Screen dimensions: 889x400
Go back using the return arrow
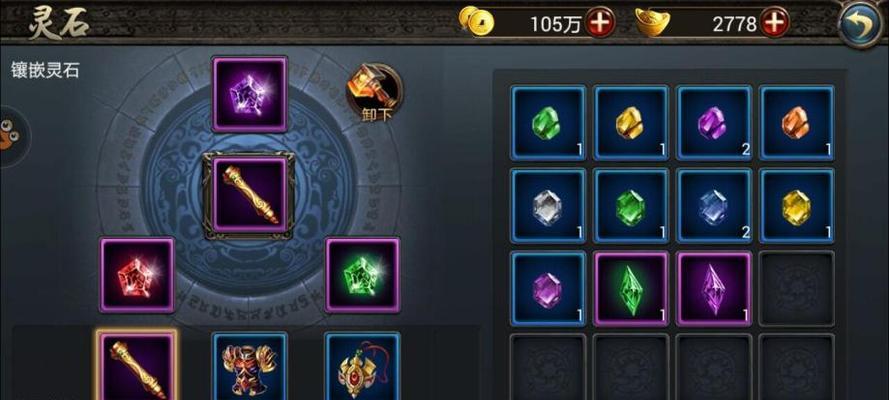pyautogui.click(x=859, y=24)
